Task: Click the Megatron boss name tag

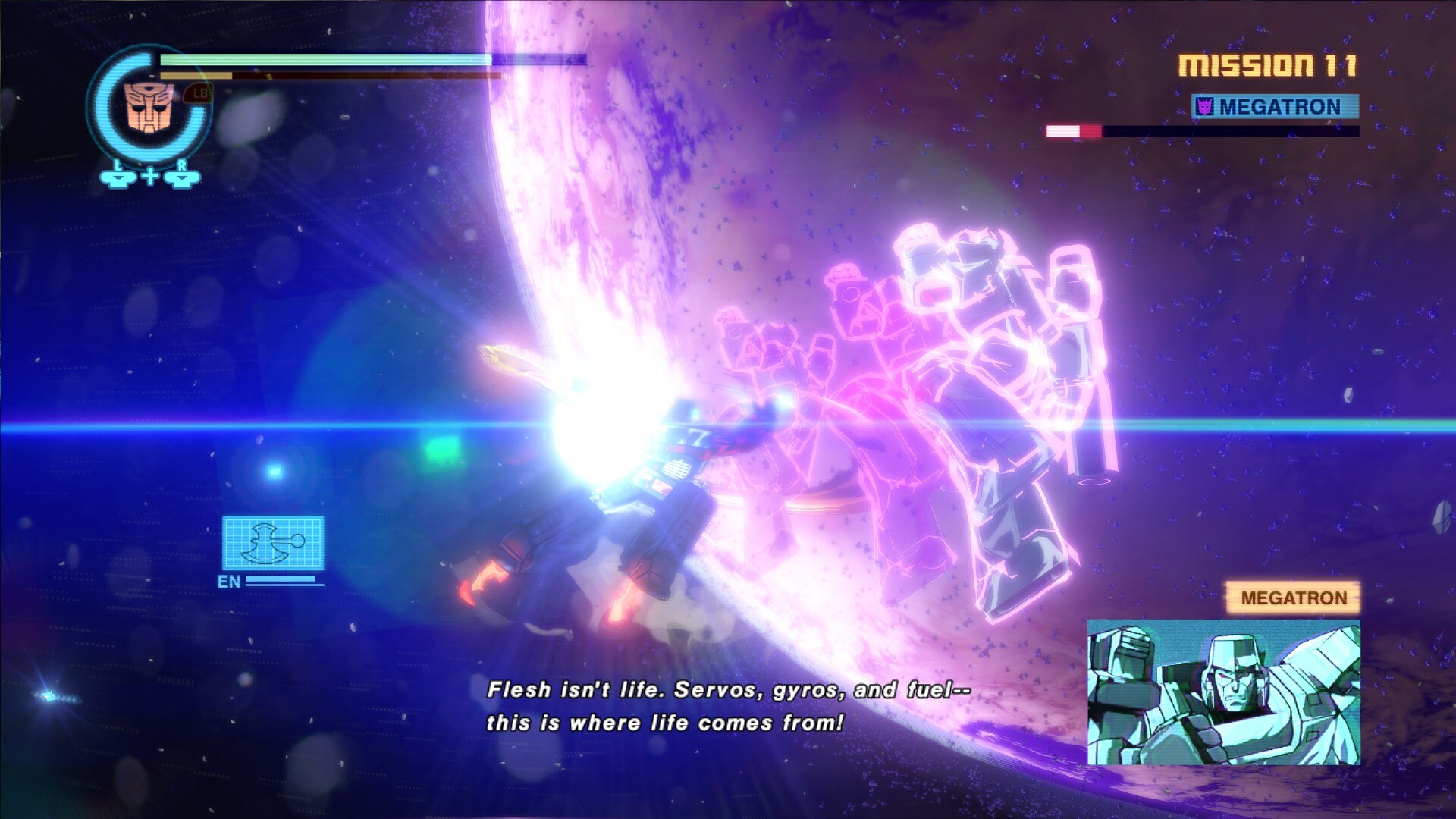Action: point(1275,107)
